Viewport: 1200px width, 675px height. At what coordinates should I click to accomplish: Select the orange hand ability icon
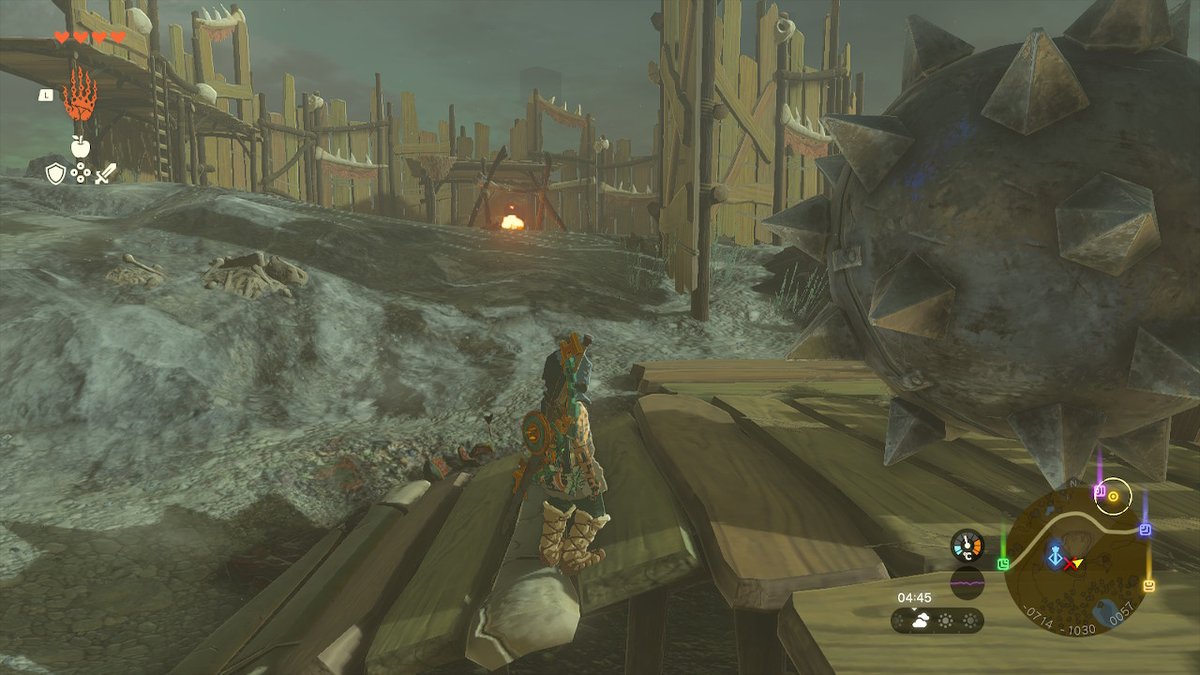80,96
